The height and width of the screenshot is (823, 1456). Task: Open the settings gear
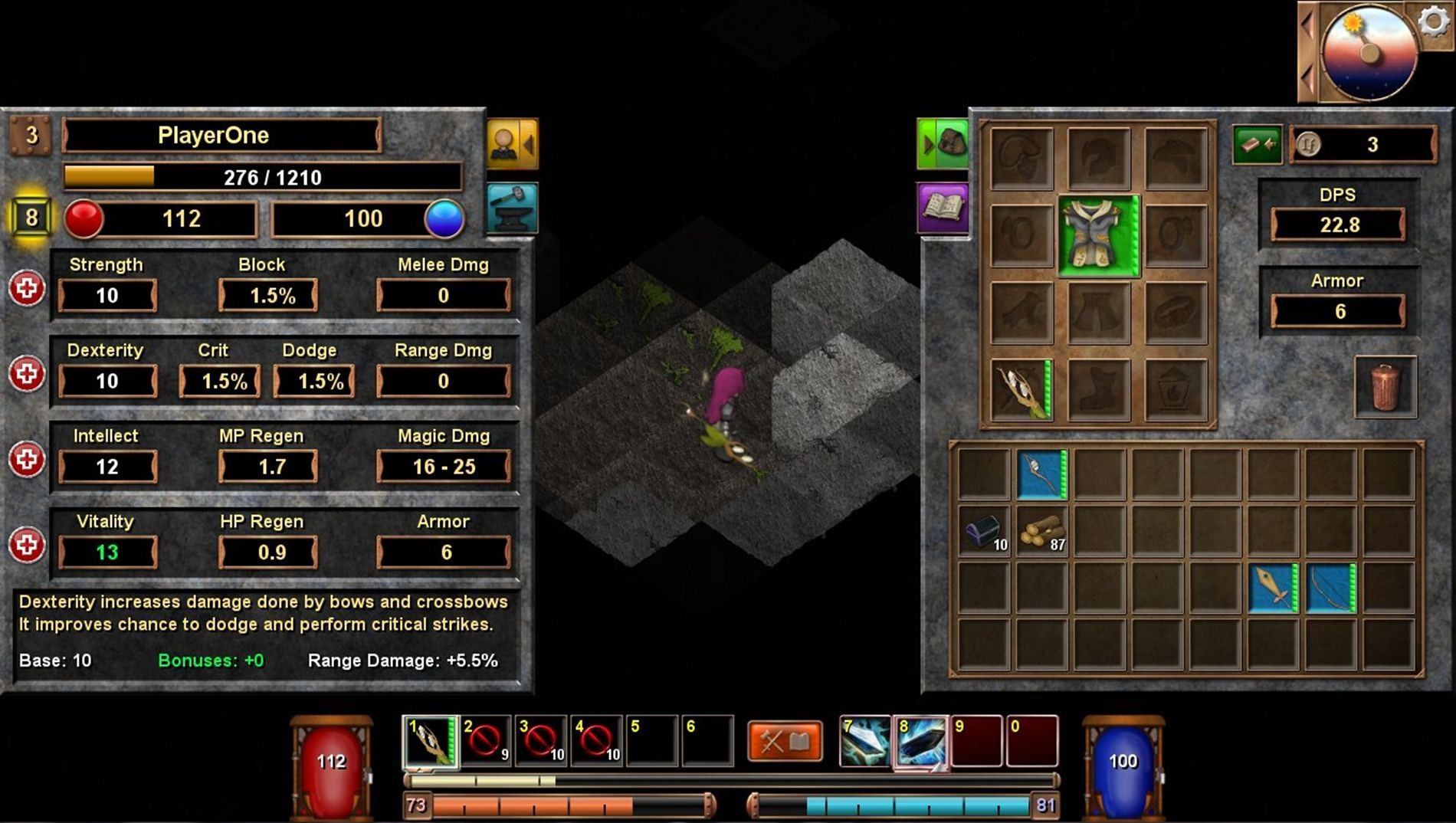point(1434,21)
